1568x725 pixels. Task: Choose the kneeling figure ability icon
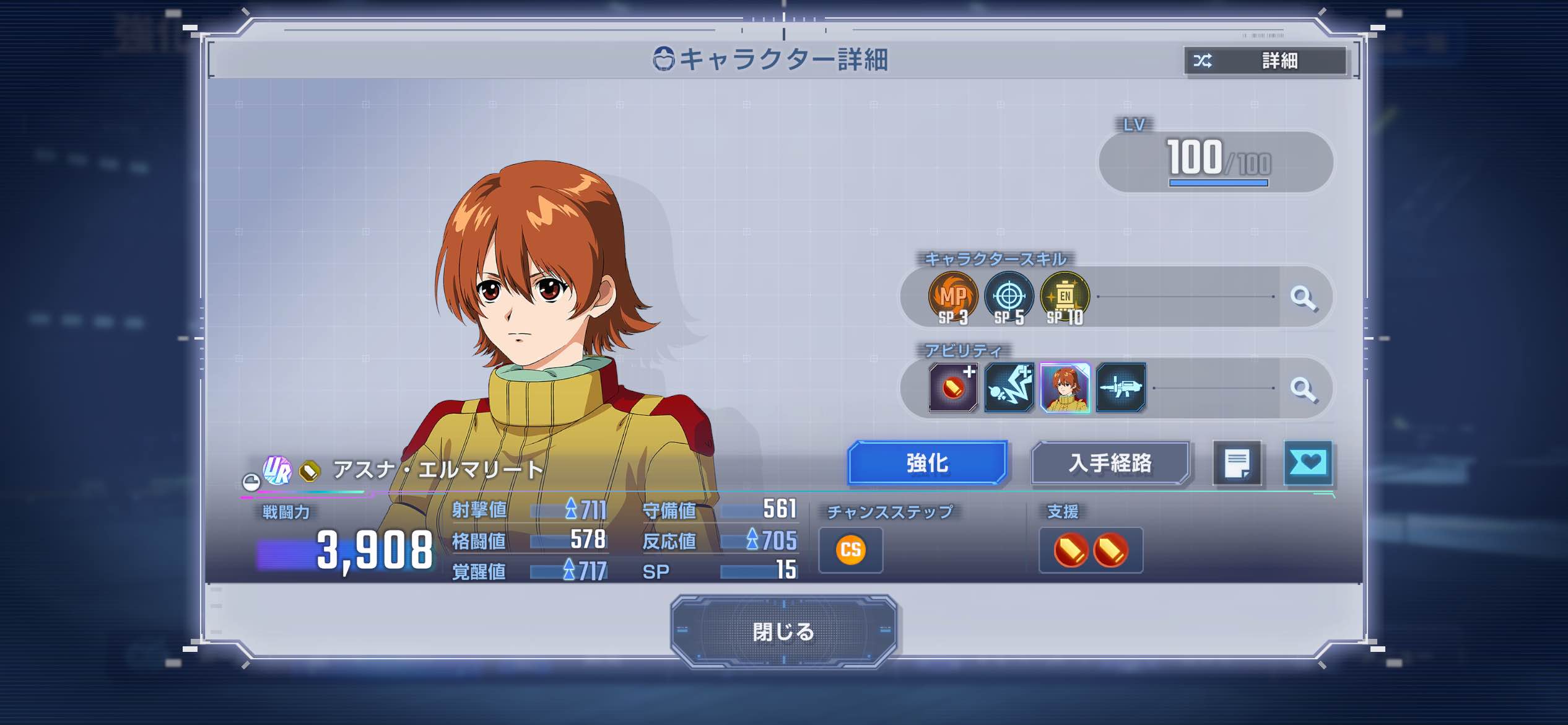tap(1009, 389)
